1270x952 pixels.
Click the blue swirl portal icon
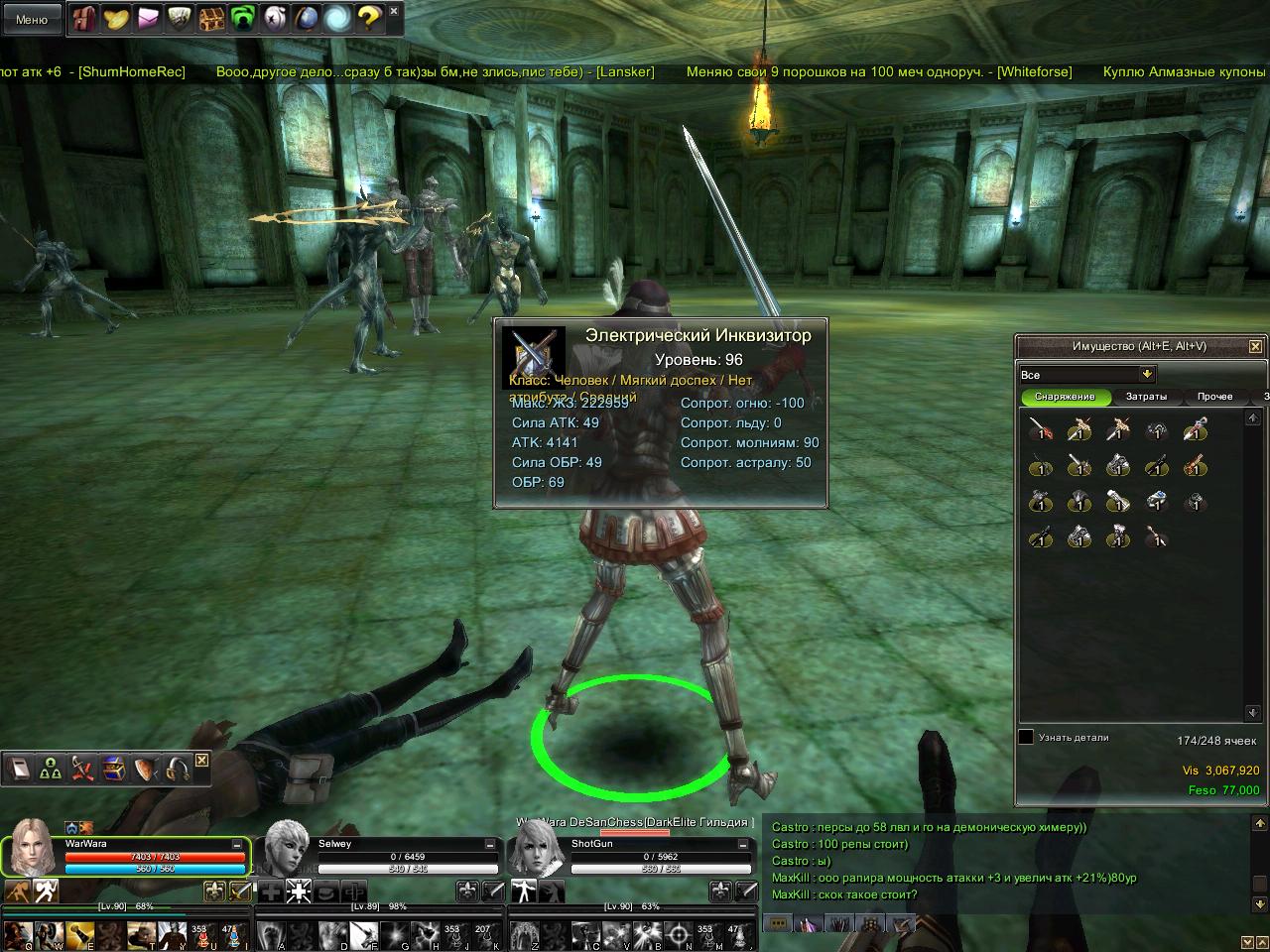coord(337,17)
